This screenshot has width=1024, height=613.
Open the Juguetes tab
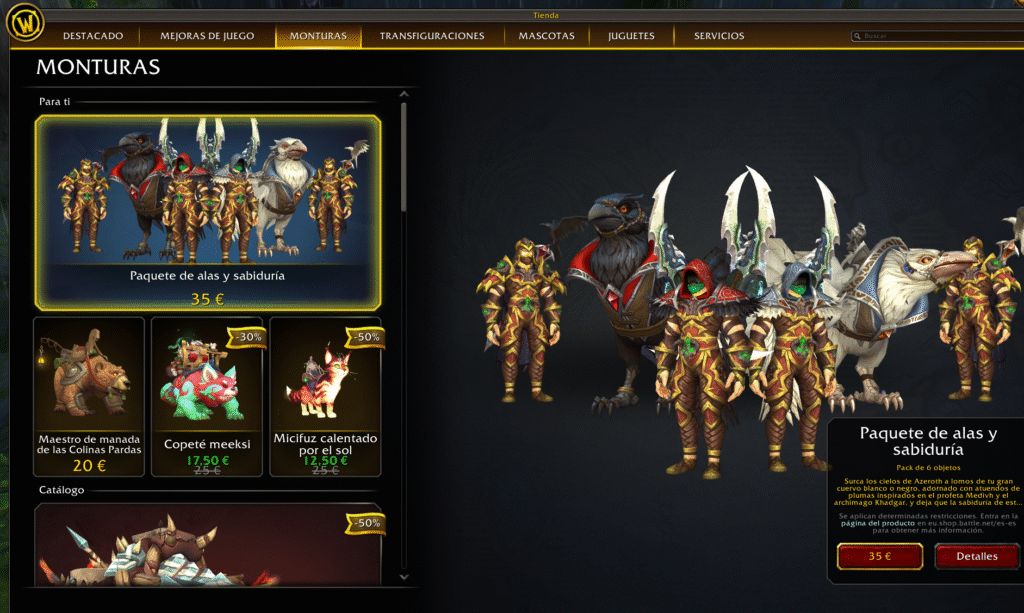point(631,36)
